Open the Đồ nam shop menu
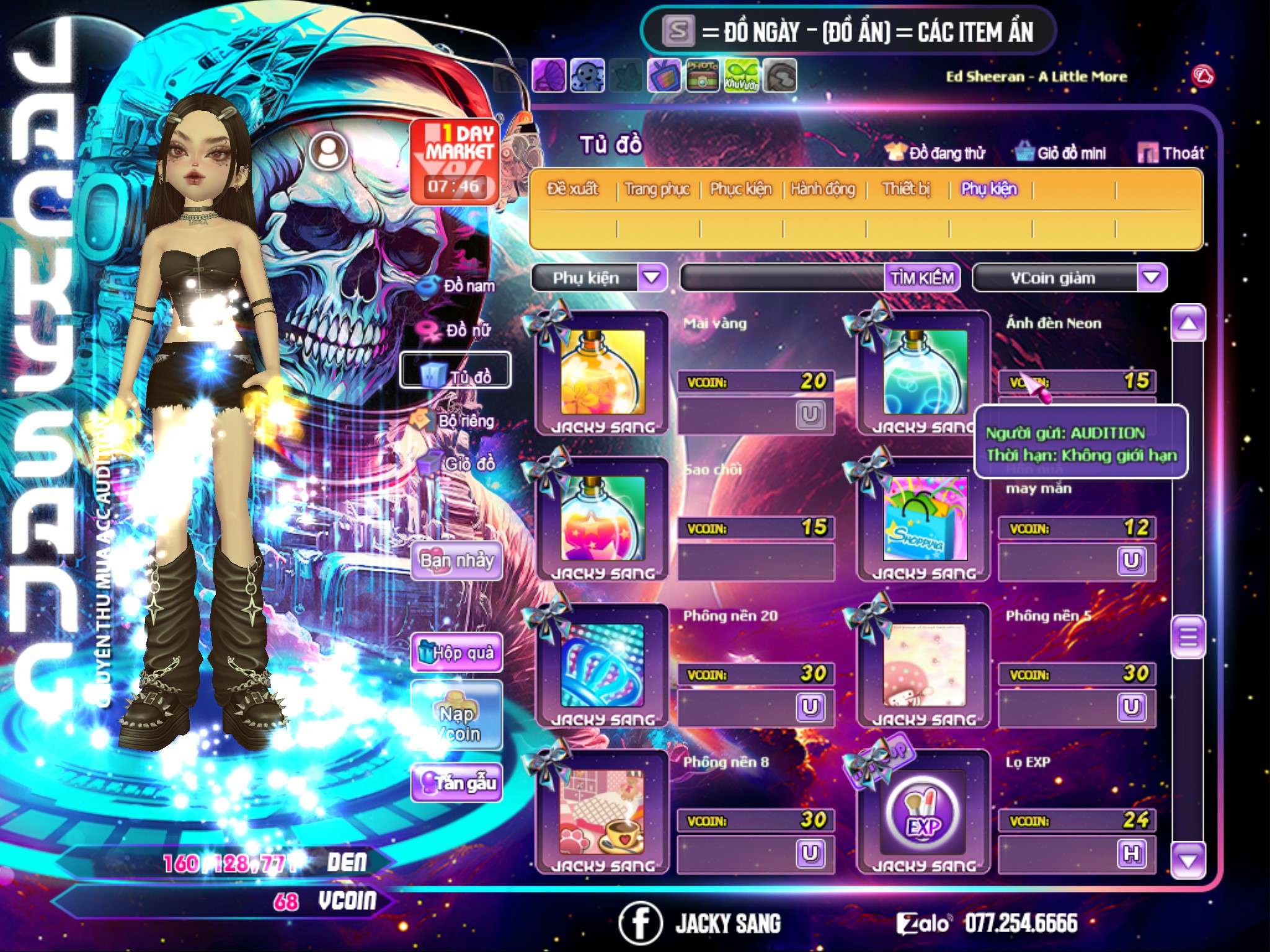Screen dimensions: 1270x952 point(459,286)
